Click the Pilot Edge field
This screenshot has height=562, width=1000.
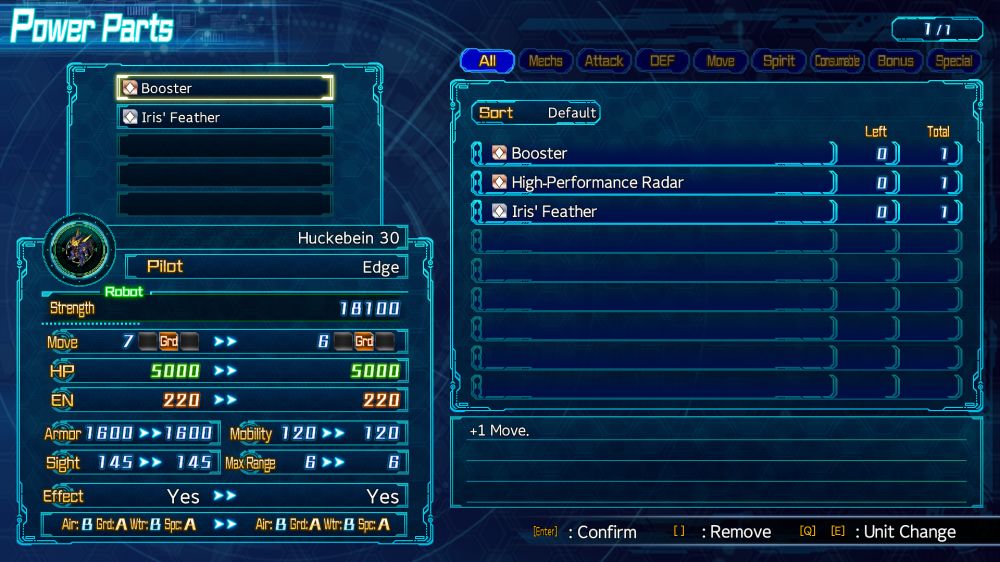click(x=266, y=267)
